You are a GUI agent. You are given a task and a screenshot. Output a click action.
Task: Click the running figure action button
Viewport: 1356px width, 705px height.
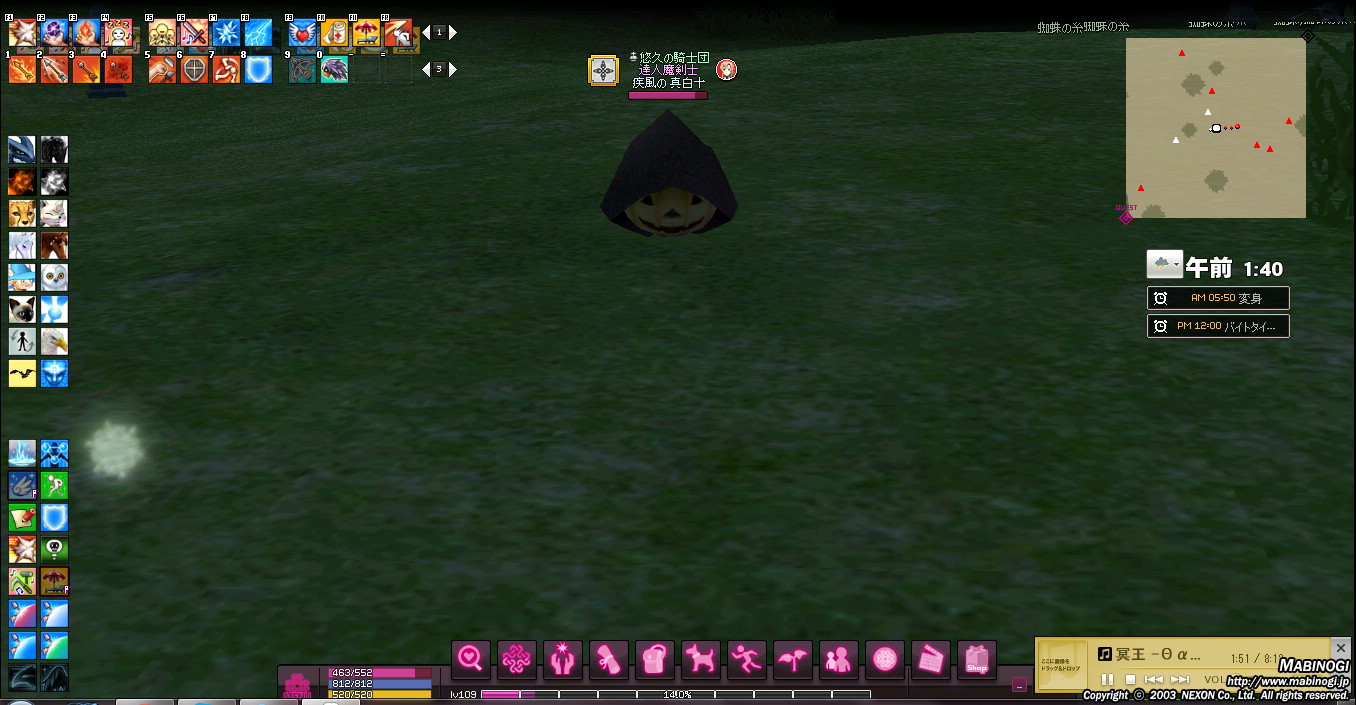[x=747, y=659]
